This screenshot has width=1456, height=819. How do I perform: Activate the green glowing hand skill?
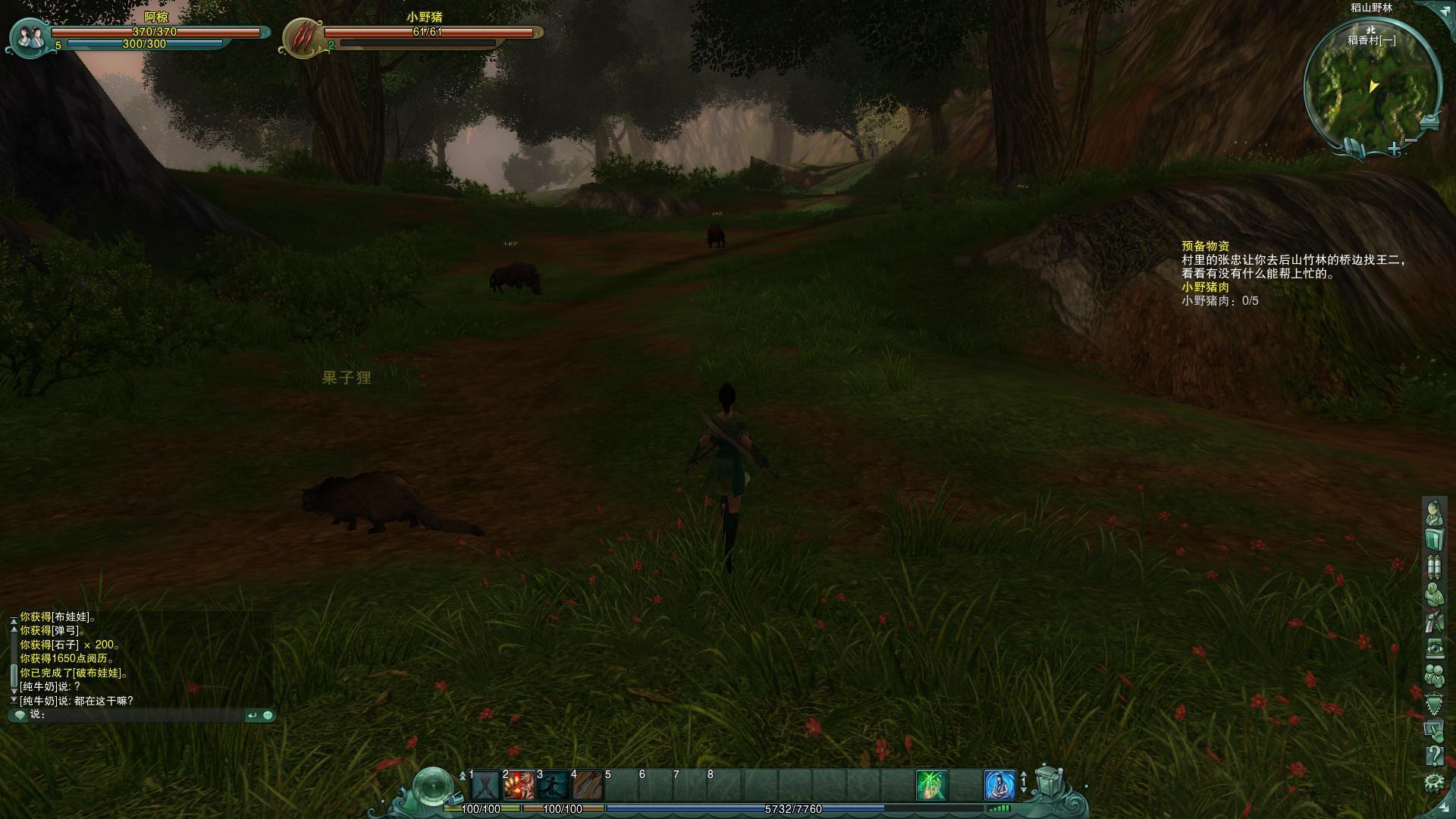tap(931, 786)
